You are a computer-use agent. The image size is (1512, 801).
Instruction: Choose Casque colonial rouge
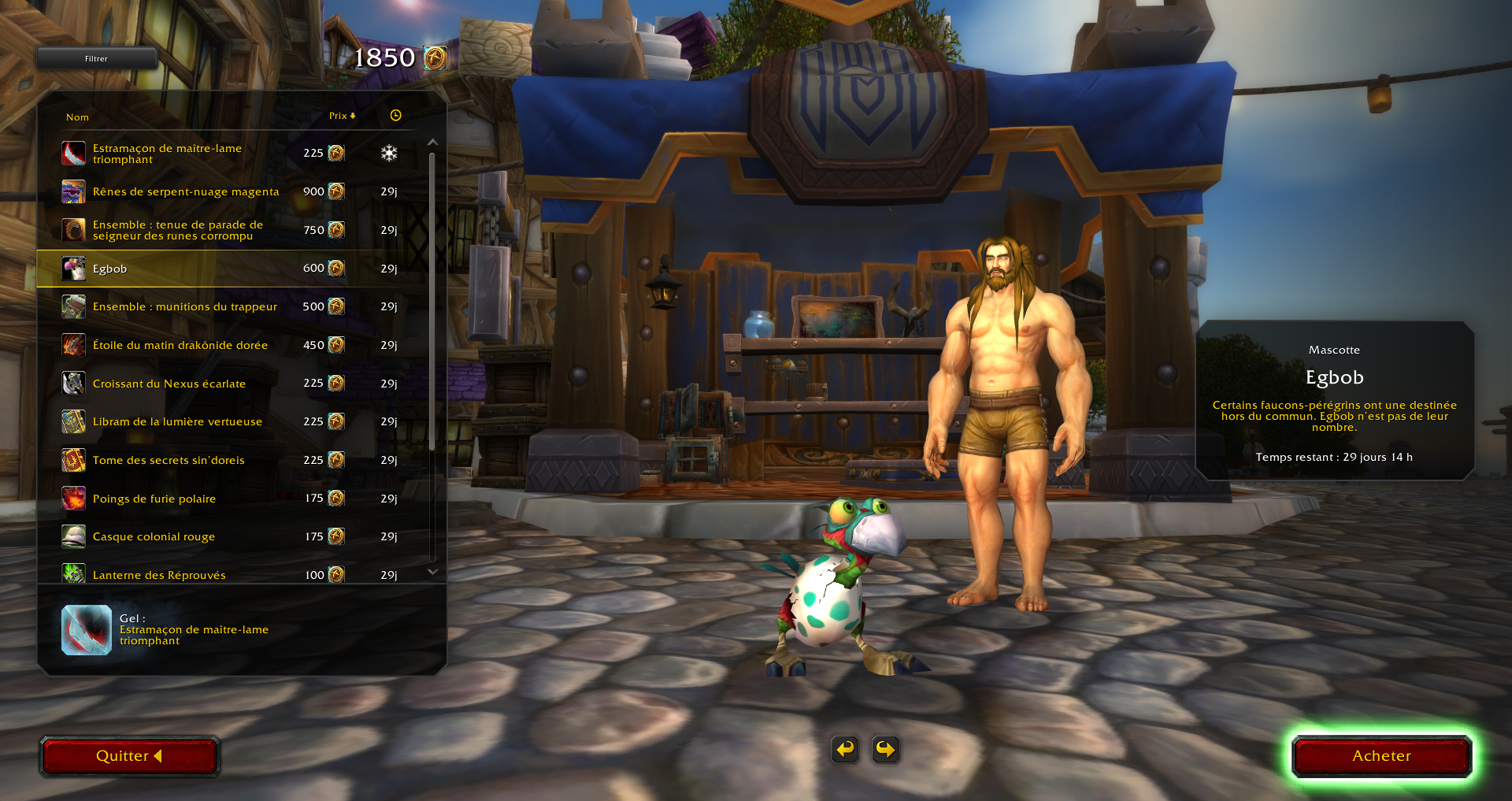point(154,536)
